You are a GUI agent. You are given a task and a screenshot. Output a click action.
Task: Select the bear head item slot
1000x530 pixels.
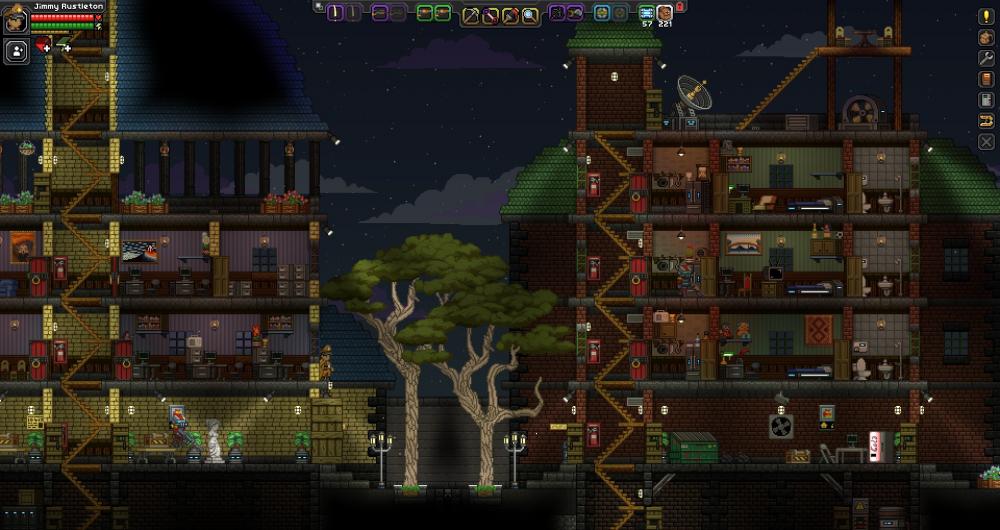[x=664, y=13]
